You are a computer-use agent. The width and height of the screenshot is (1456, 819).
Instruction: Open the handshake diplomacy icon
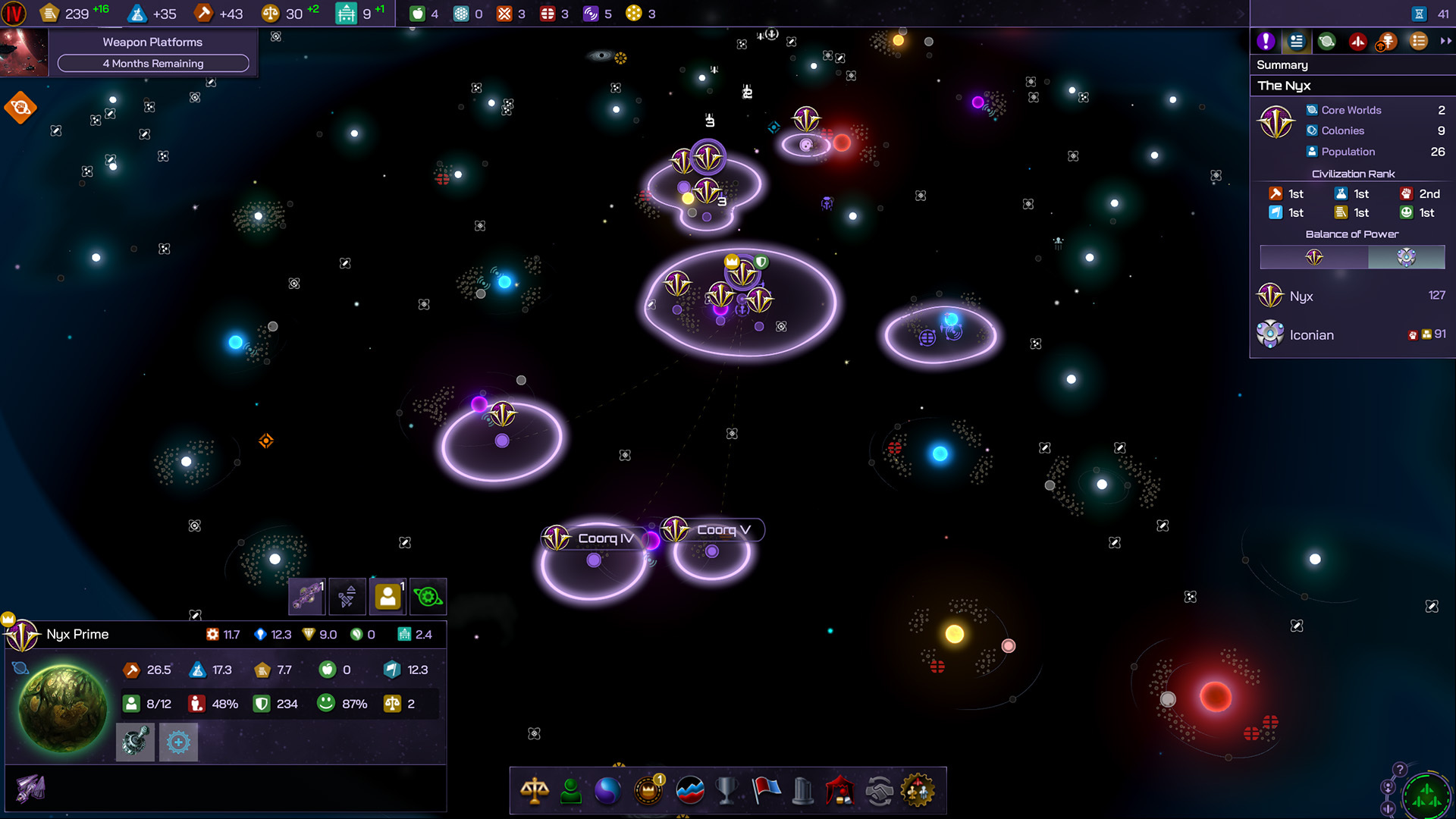click(x=880, y=791)
